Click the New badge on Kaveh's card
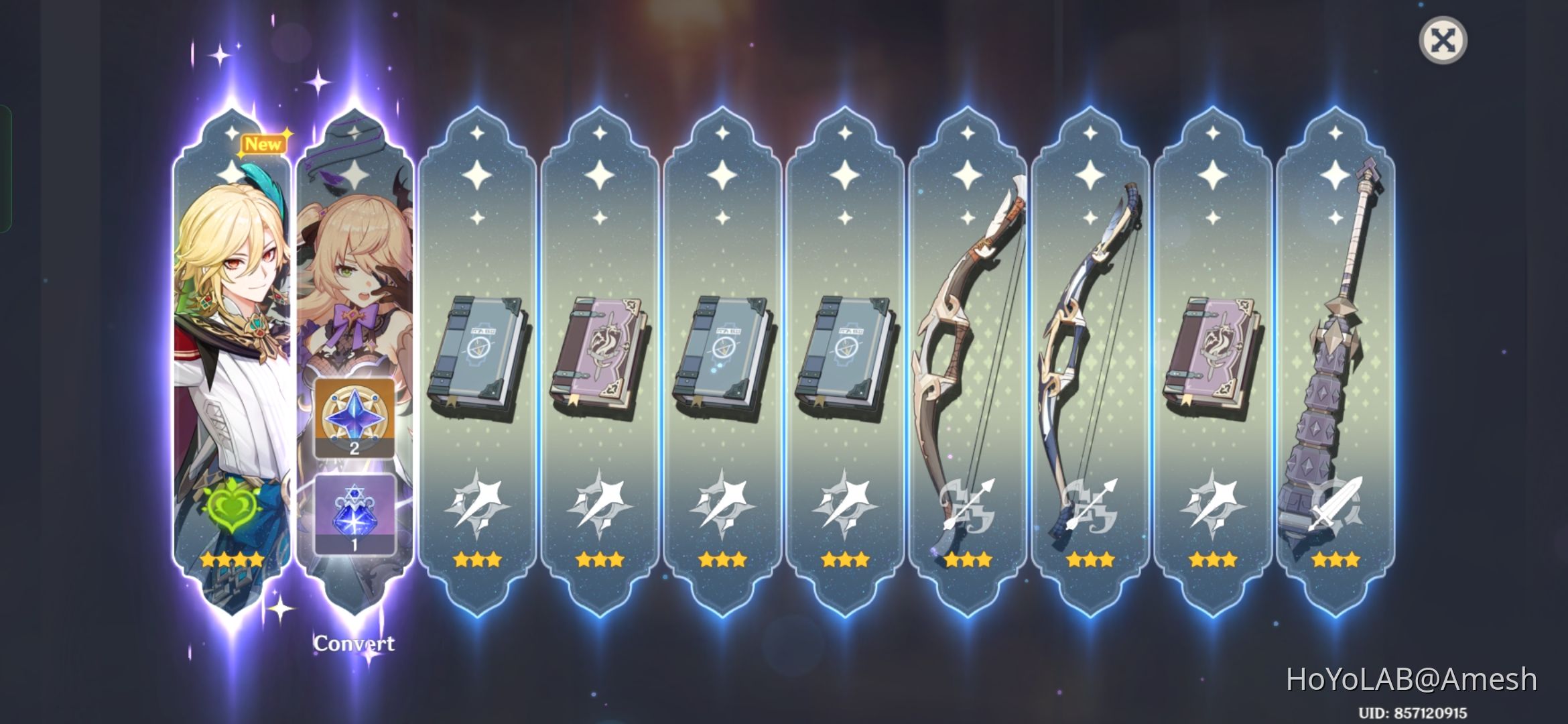This screenshot has height=724, width=1568. point(265,143)
